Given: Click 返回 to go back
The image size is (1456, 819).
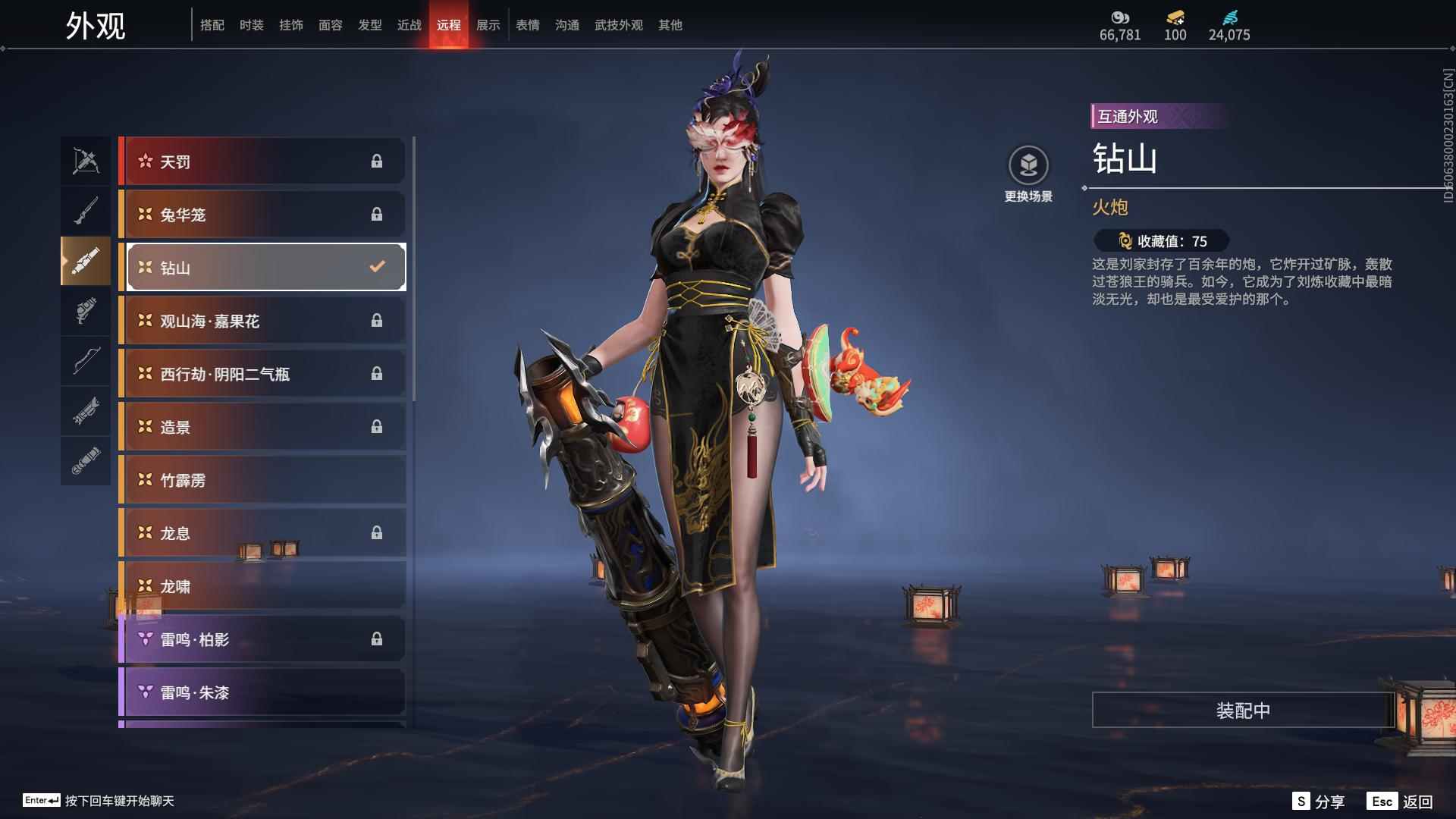Looking at the screenshot, I should coord(1400,802).
